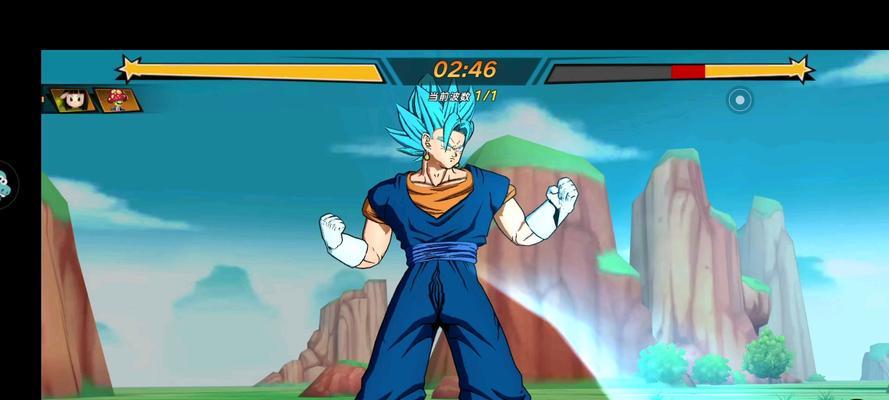Select the red mushroom teammate portrait
The height and width of the screenshot is (400, 889).
[117, 100]
